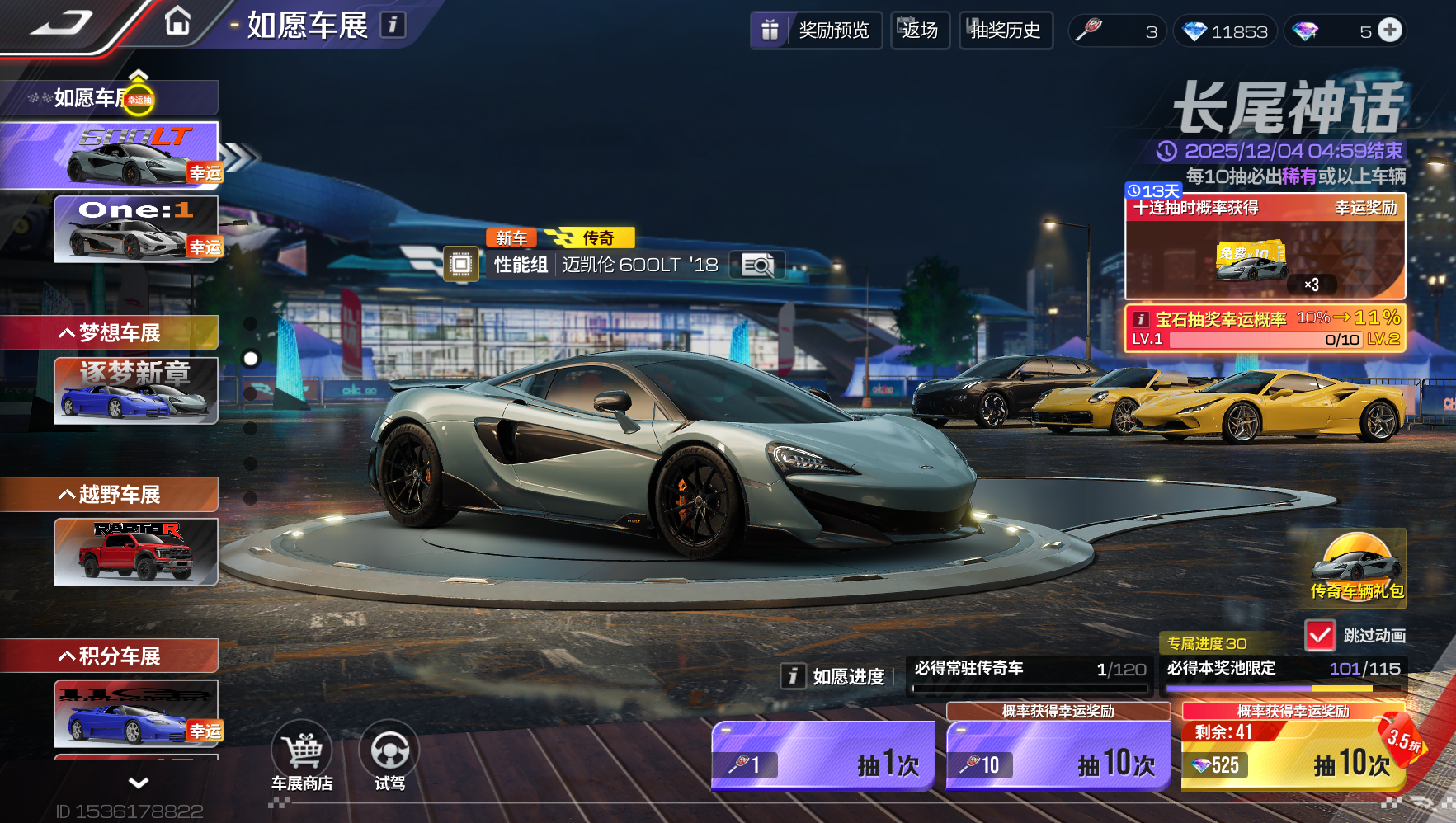Collapse the 积分车展 category
1456x823 pixels.
click(109, 656)
